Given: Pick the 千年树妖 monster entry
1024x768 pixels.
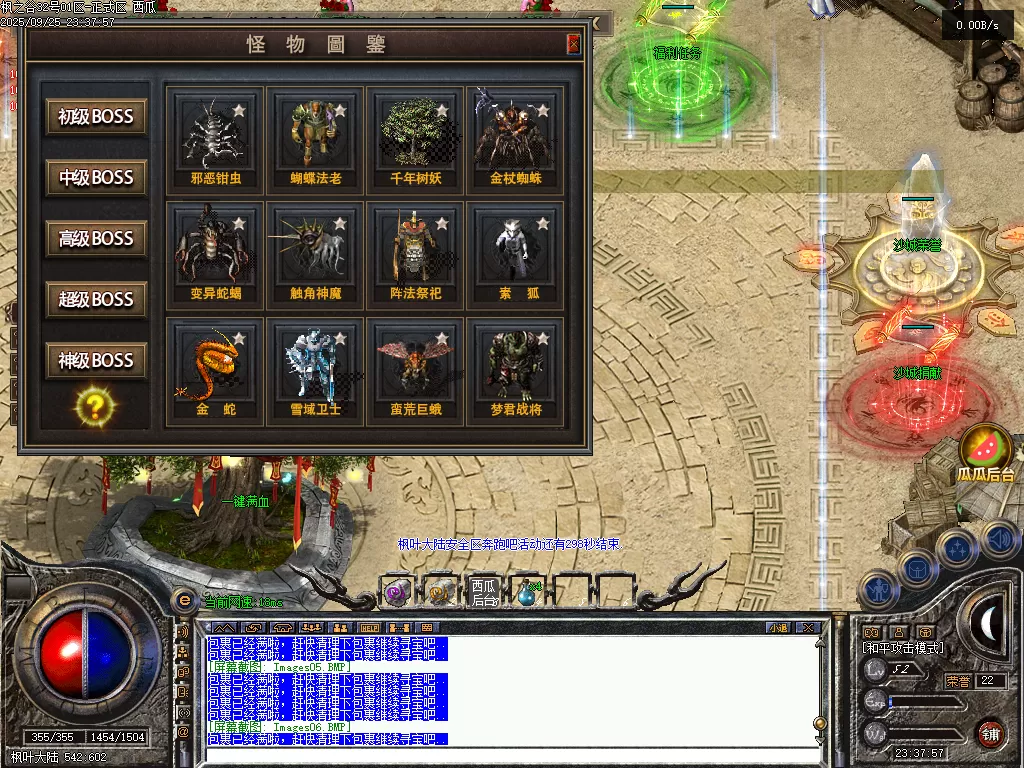Looking at the screenshot, I should 416,139.
